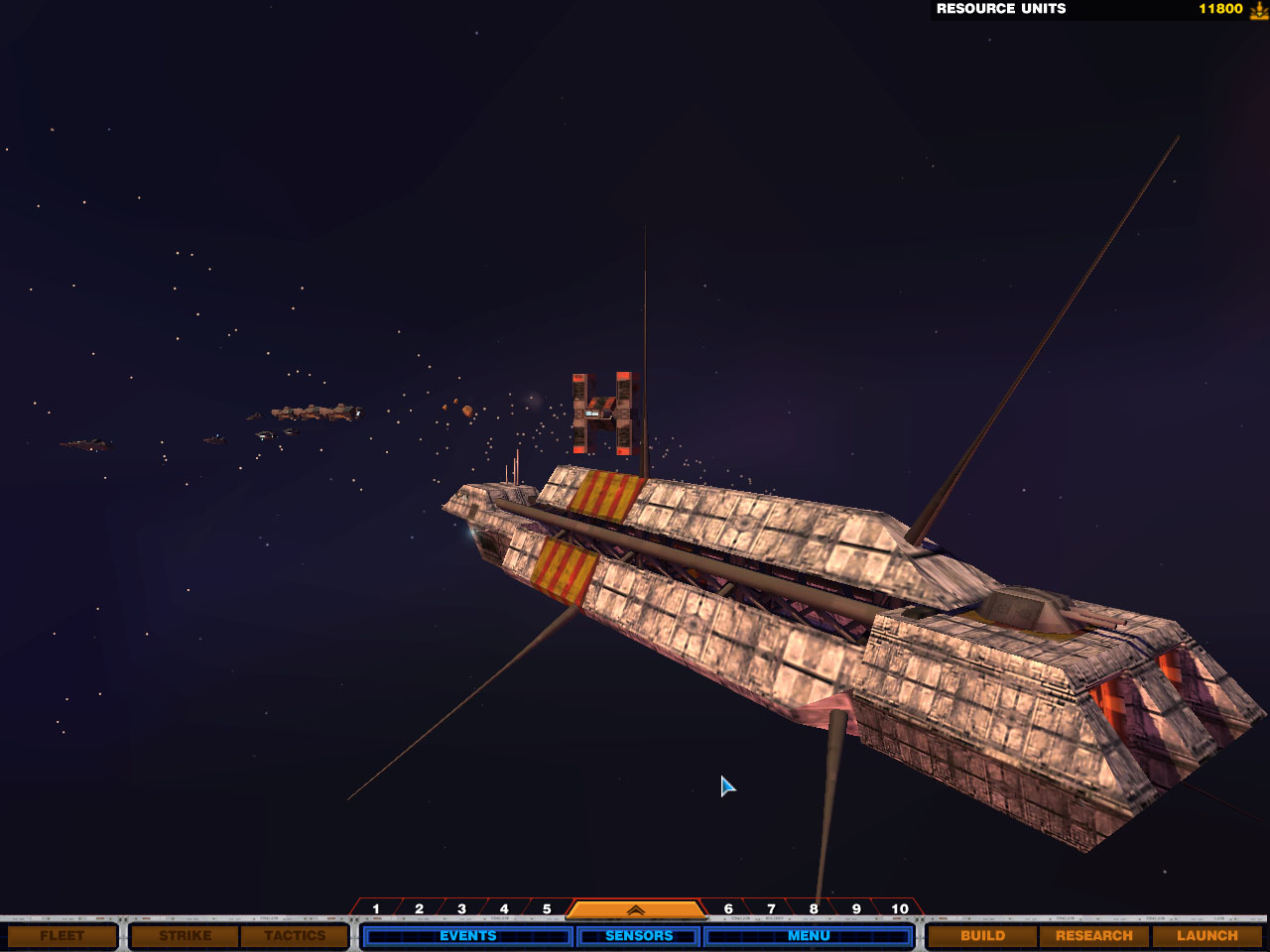Show the Events log

tap(467, 935)
